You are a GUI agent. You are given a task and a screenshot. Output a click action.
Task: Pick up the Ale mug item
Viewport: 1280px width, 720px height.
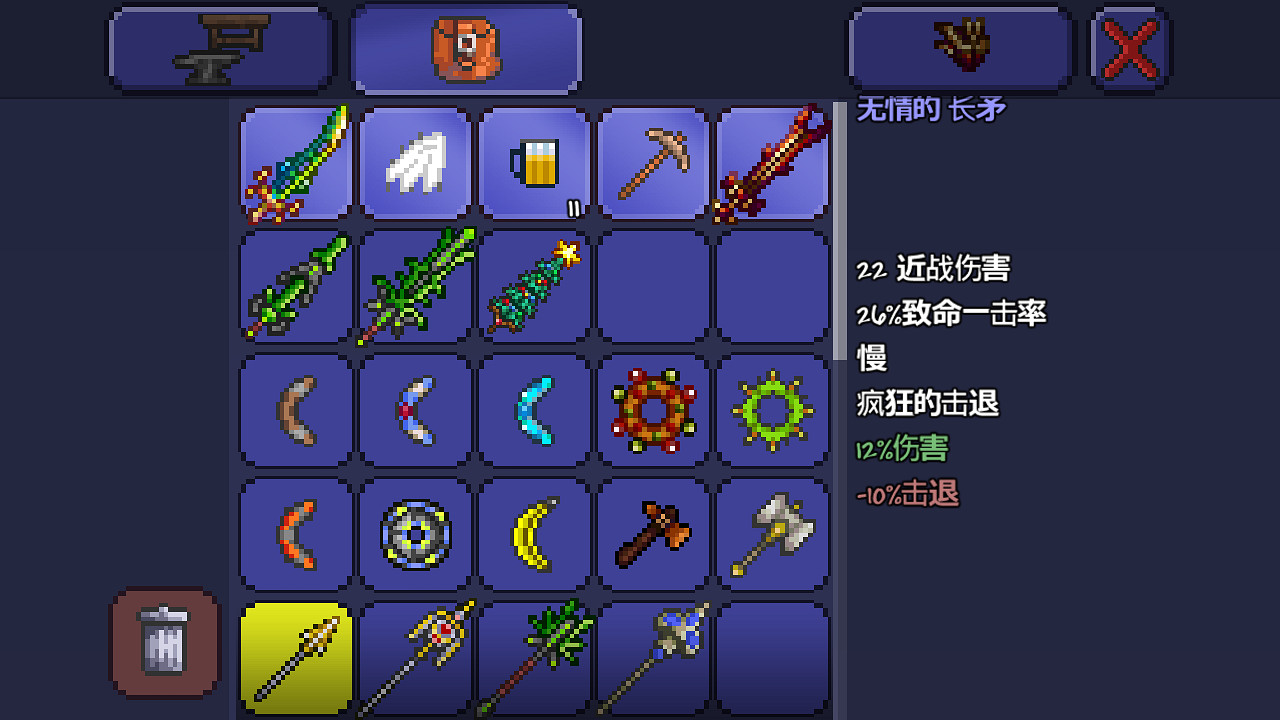(x=533, y=163)
